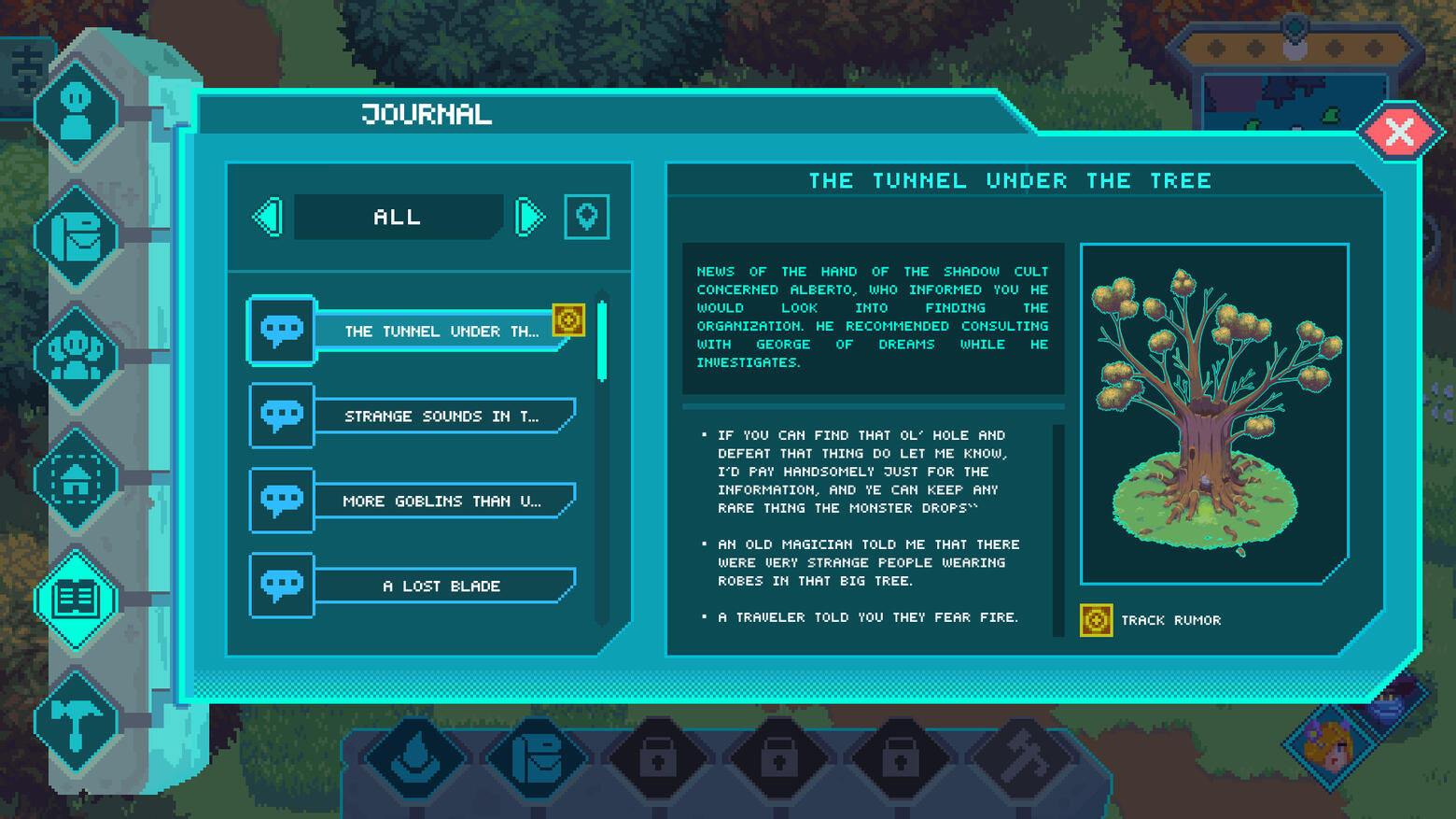Enable Track Rumor checkbox
The width and height of the screenshot is (1456, 819).
tap(1096, 620)
